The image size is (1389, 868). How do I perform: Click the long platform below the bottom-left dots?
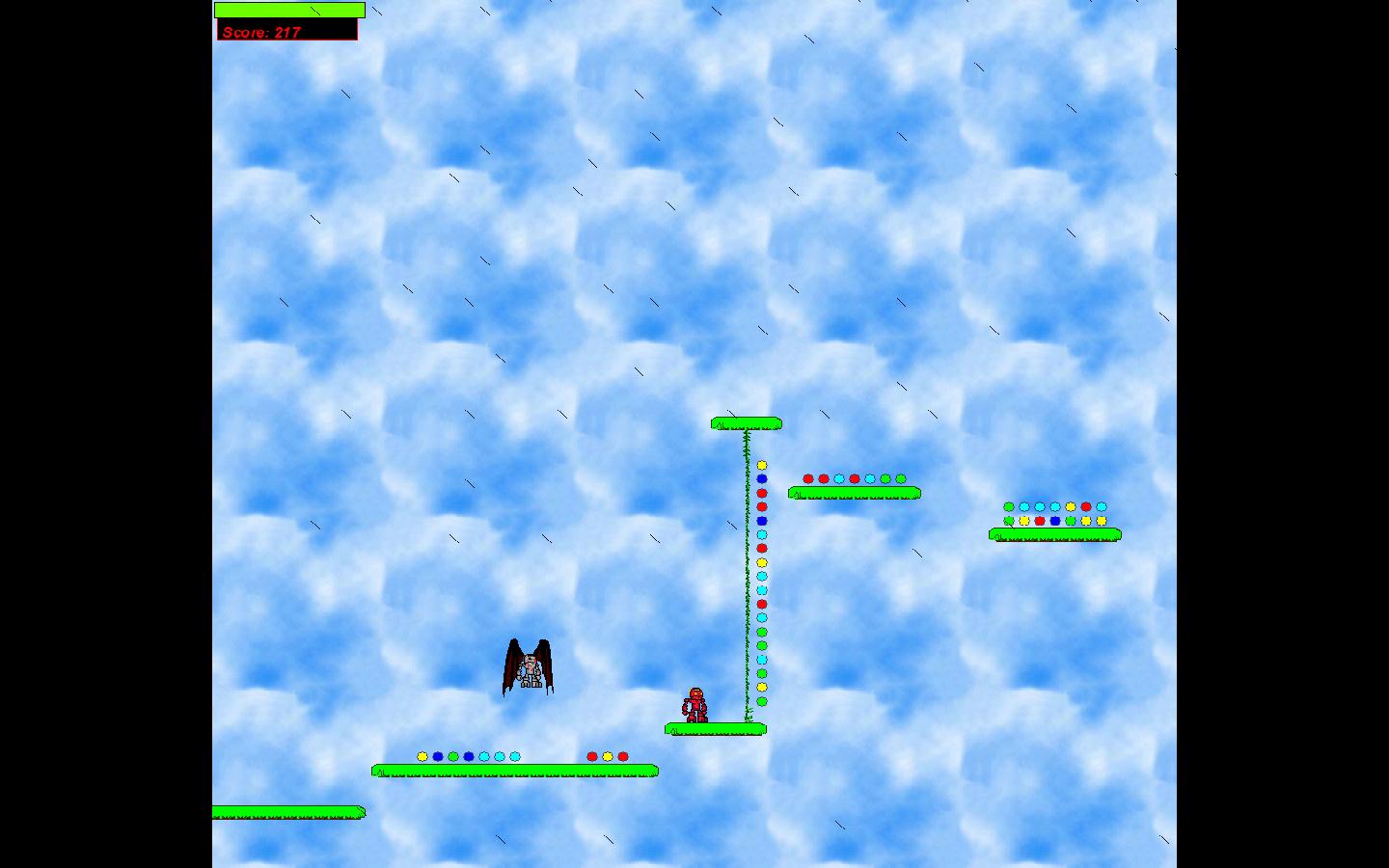pyautogui.click(x=514, y=770)
